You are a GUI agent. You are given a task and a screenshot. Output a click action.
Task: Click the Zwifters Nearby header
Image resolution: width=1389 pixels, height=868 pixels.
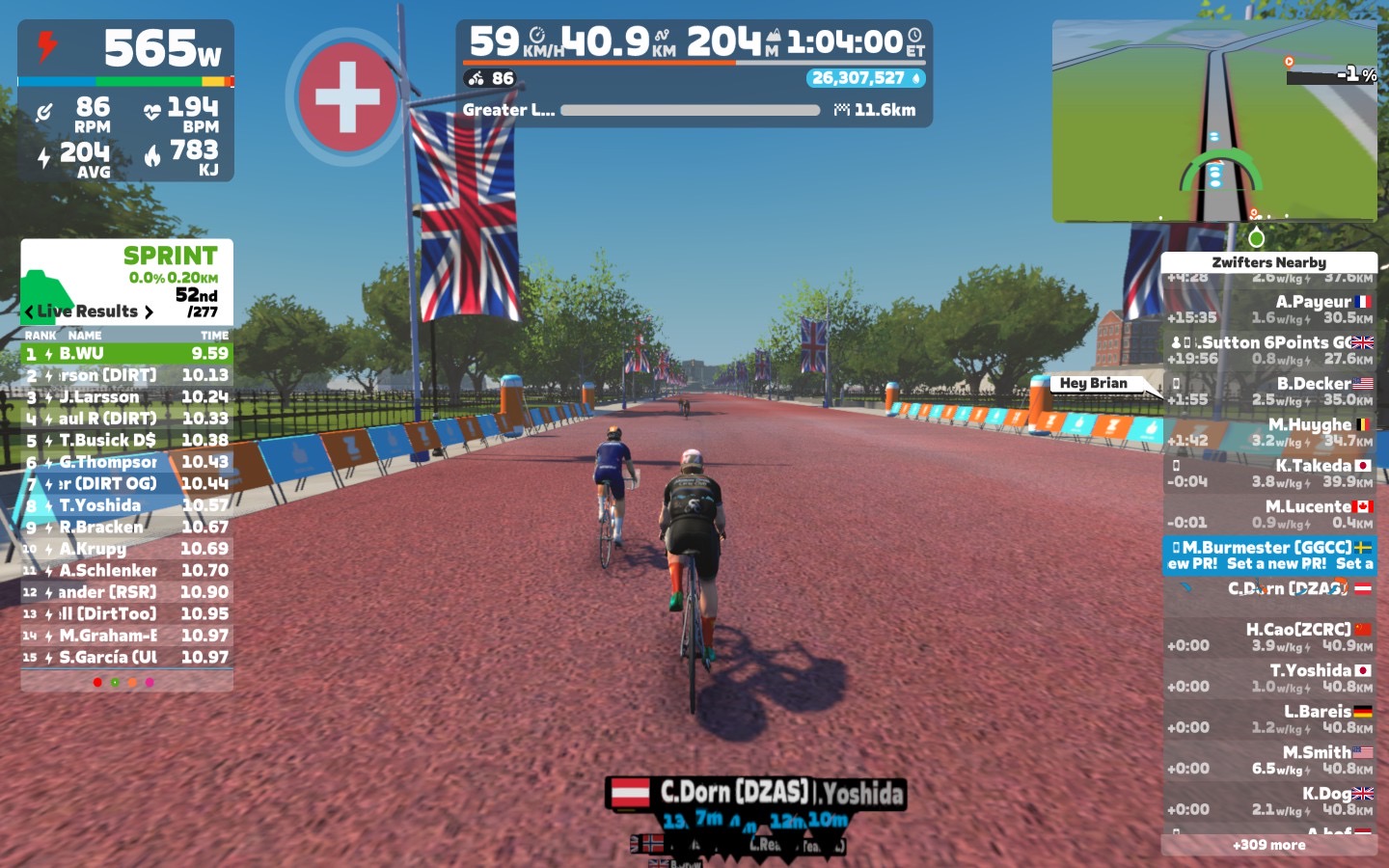coord(1268,262)
